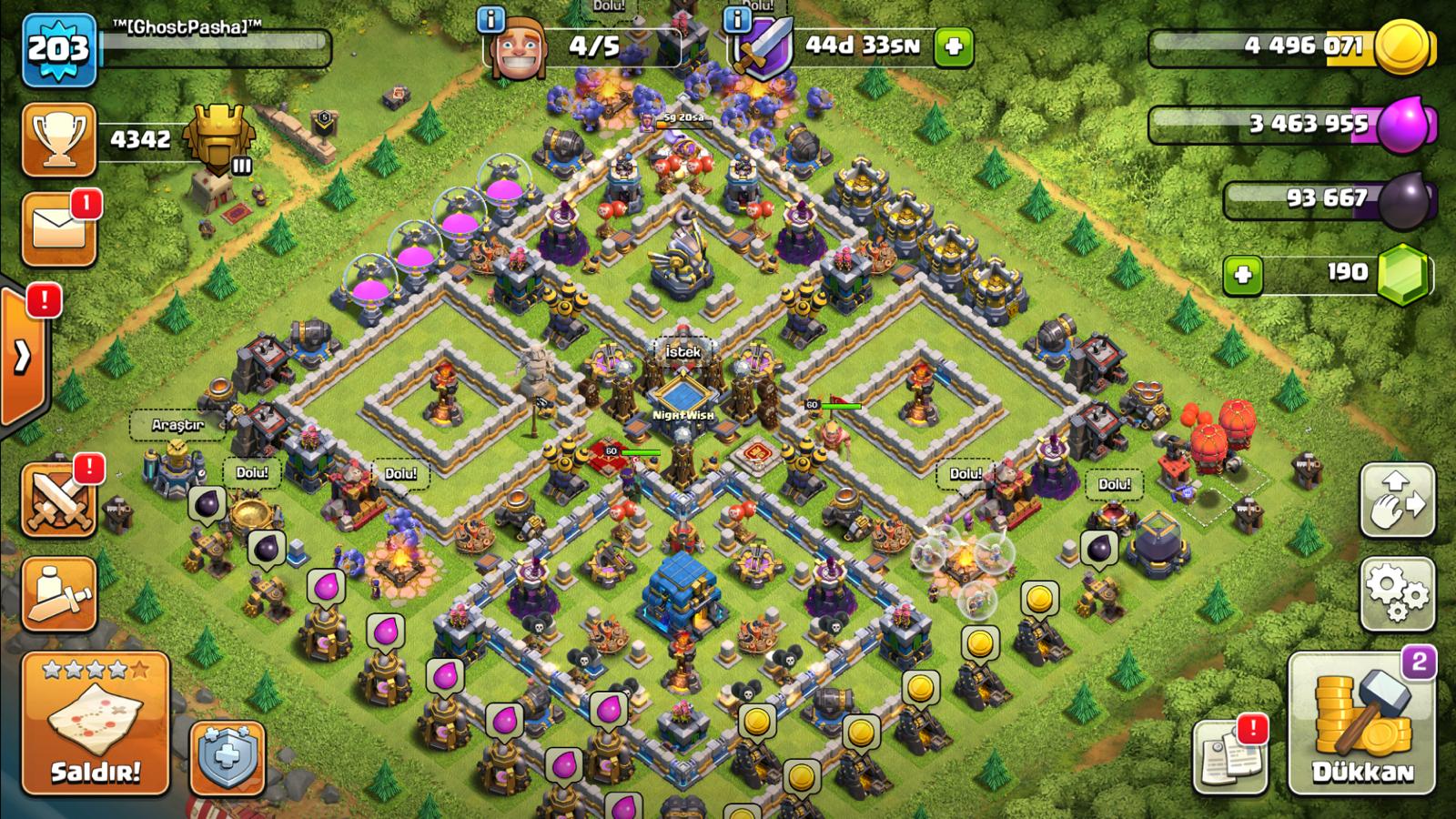Image resolution: width=1456 pixels, height=819 pixels.
Task: Open the trophy league rankings
Action: click(x=59, y=139)
